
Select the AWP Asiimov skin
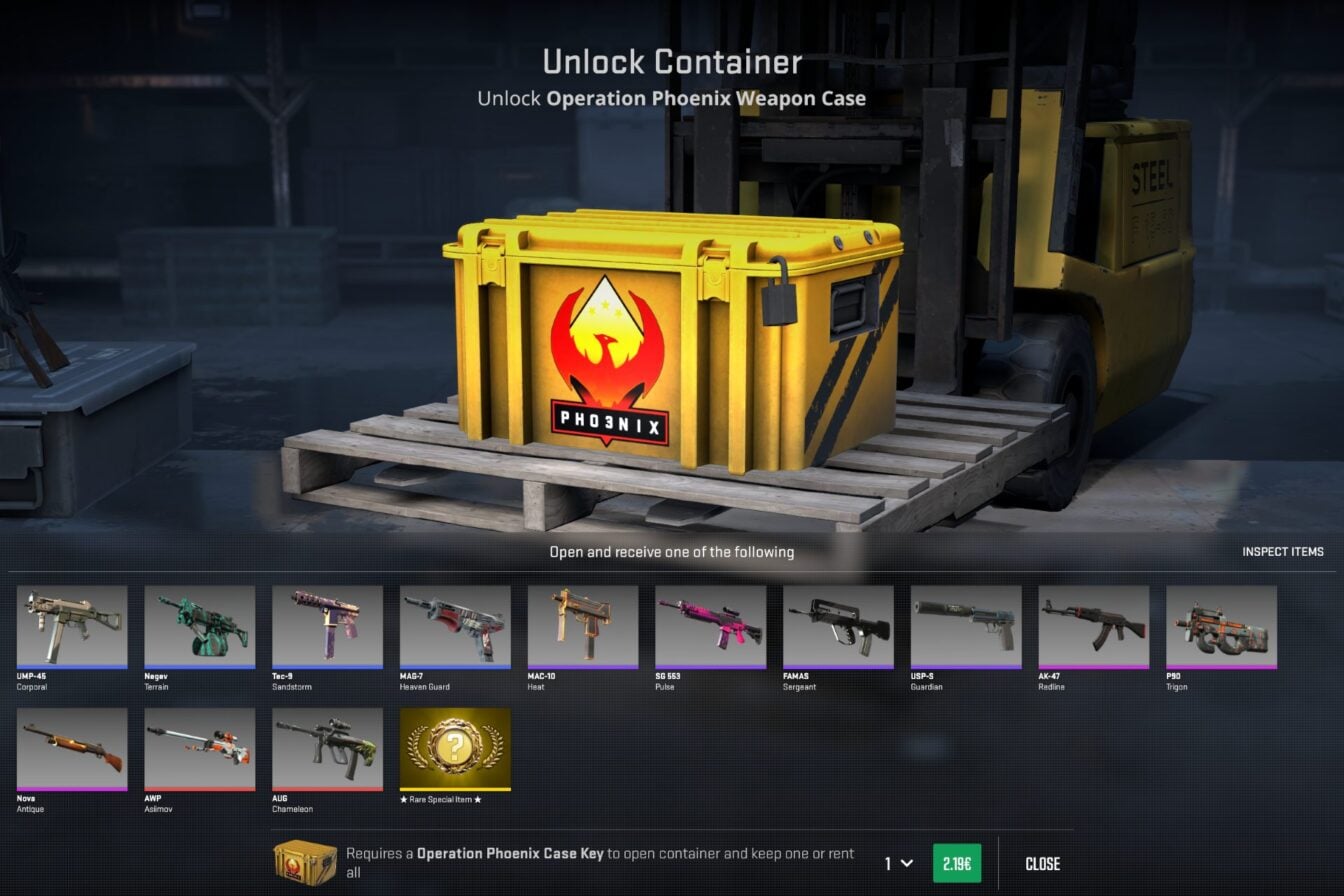coord(198,749)
